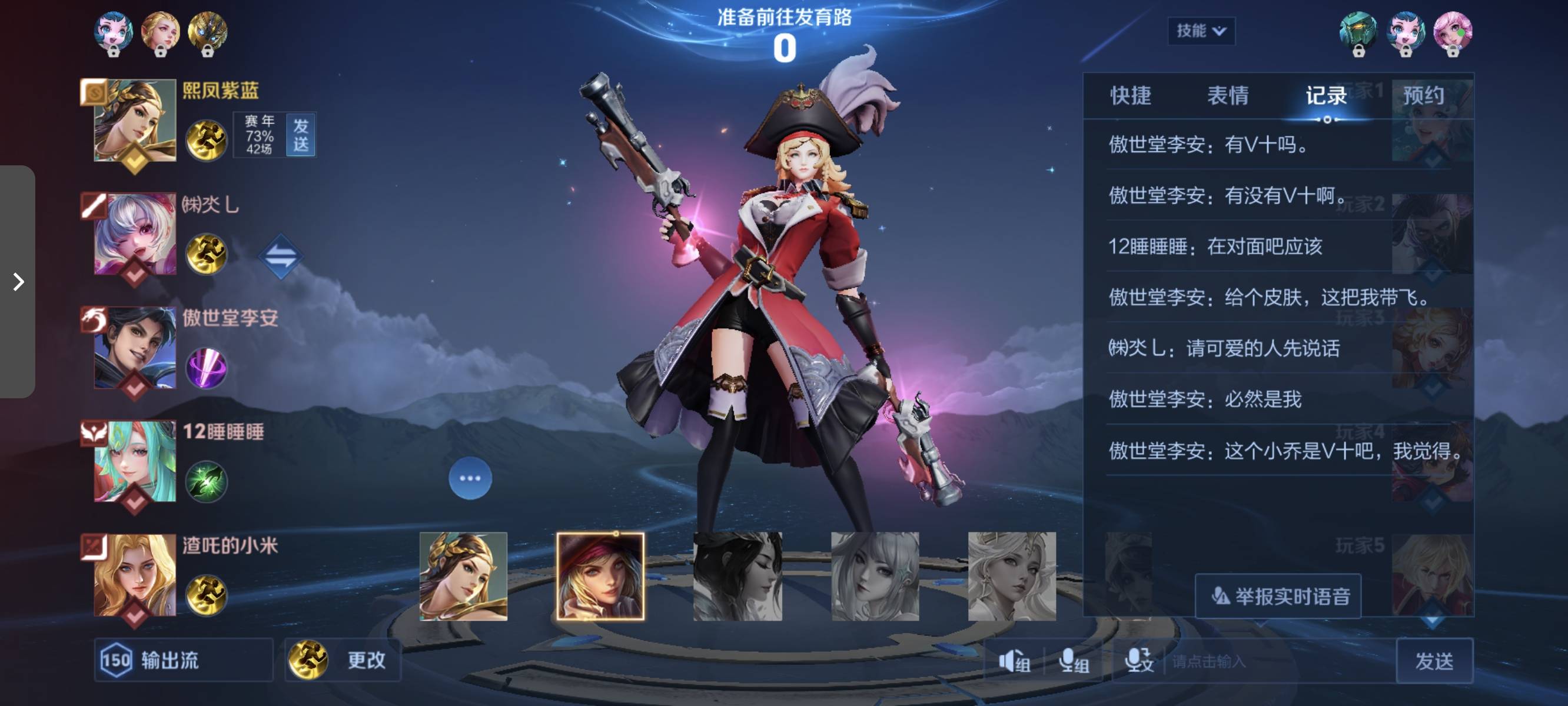Switch to the 快捷 chat tab
The height and width of the screenshot is (706, 1568).
click(x=1130, y=95)
